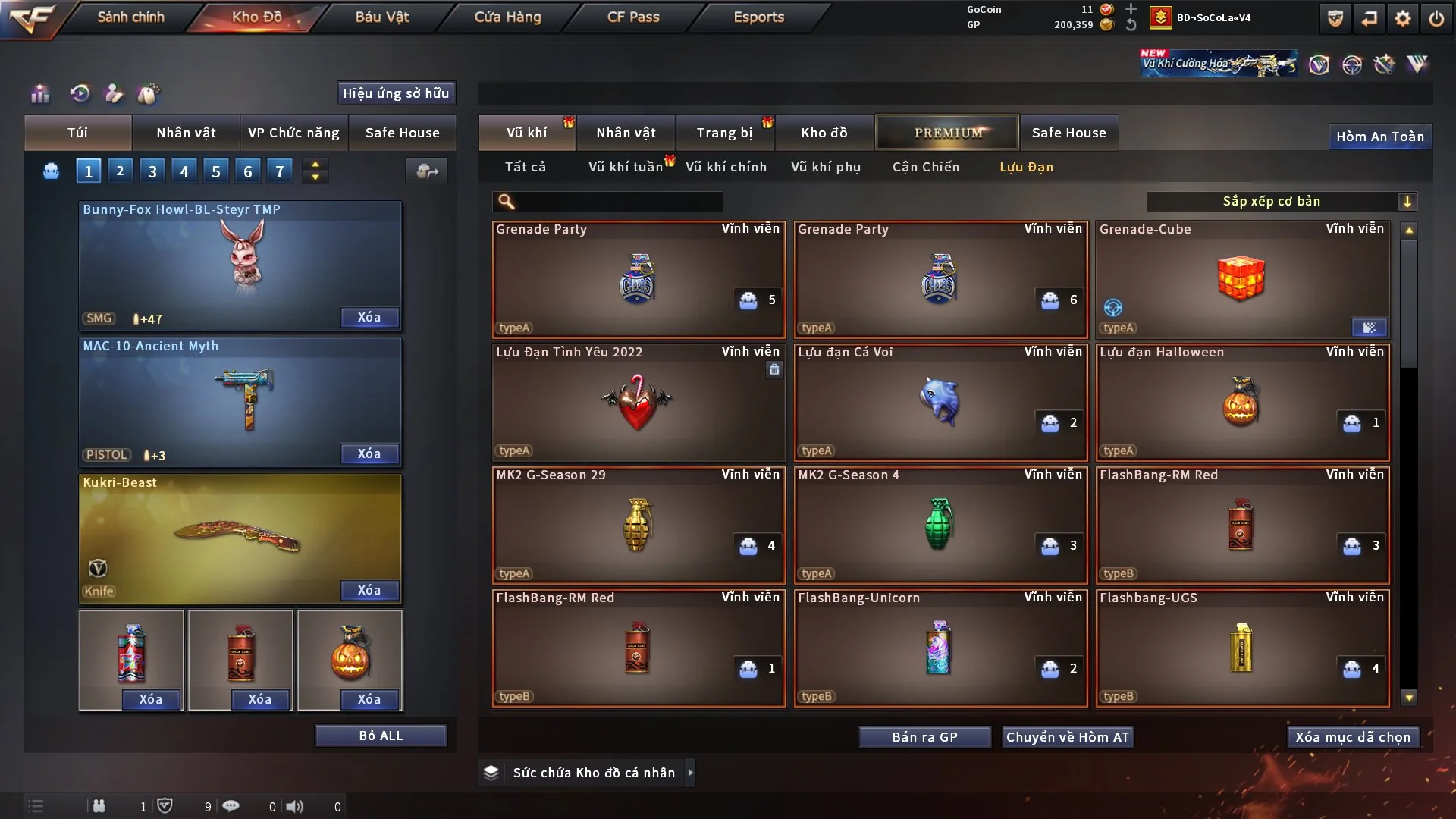Screen dimensions: 1456x819
Task: Click Chuyển về Hòm AT button
Action: [1067, 737]
